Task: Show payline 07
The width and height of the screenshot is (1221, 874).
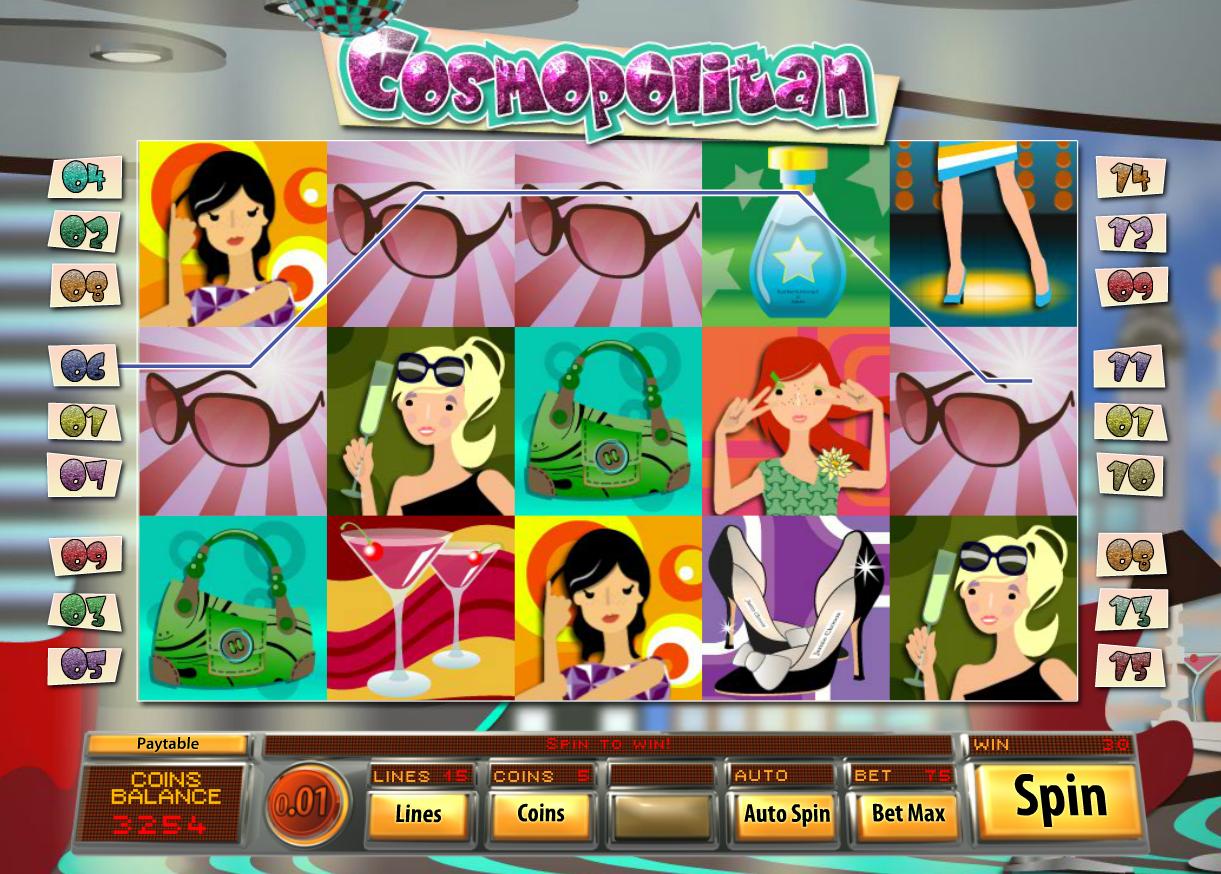Action: tap(85, 474)
